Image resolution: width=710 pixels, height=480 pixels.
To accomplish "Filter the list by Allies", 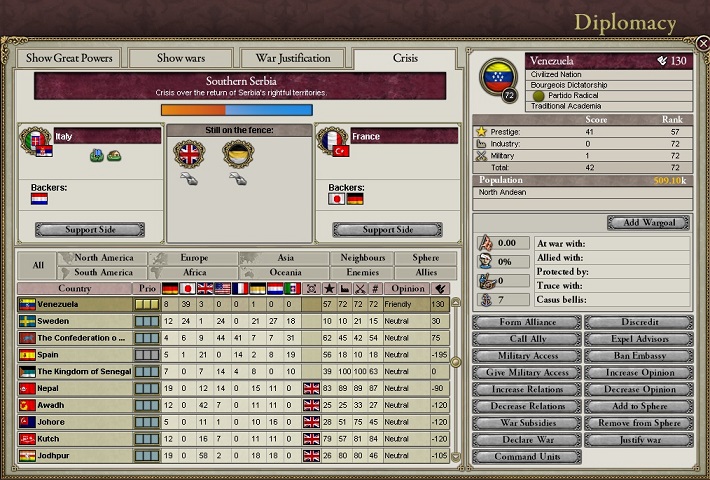I will coord(427,272).
